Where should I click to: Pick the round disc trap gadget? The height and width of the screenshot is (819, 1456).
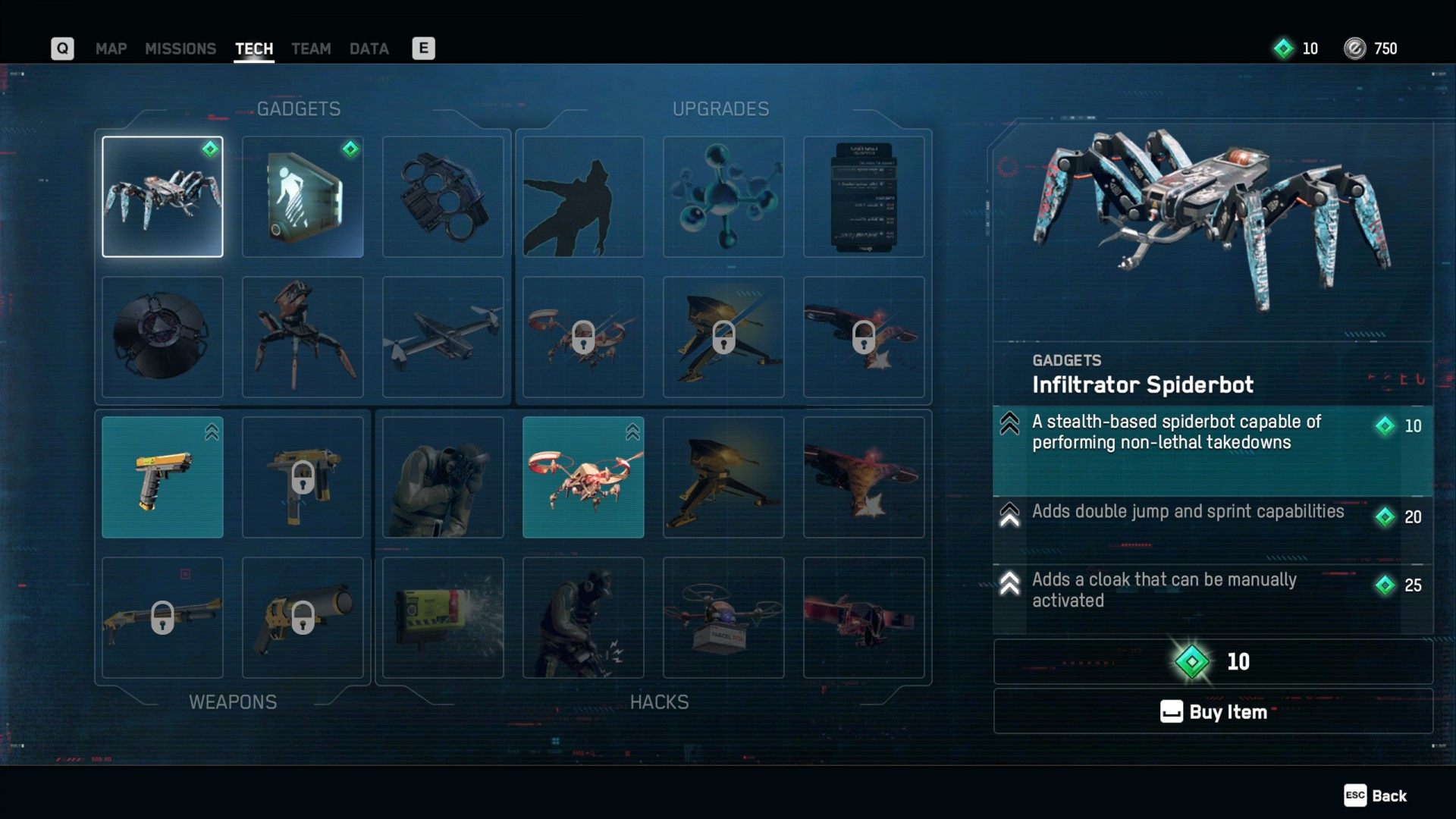162,337
